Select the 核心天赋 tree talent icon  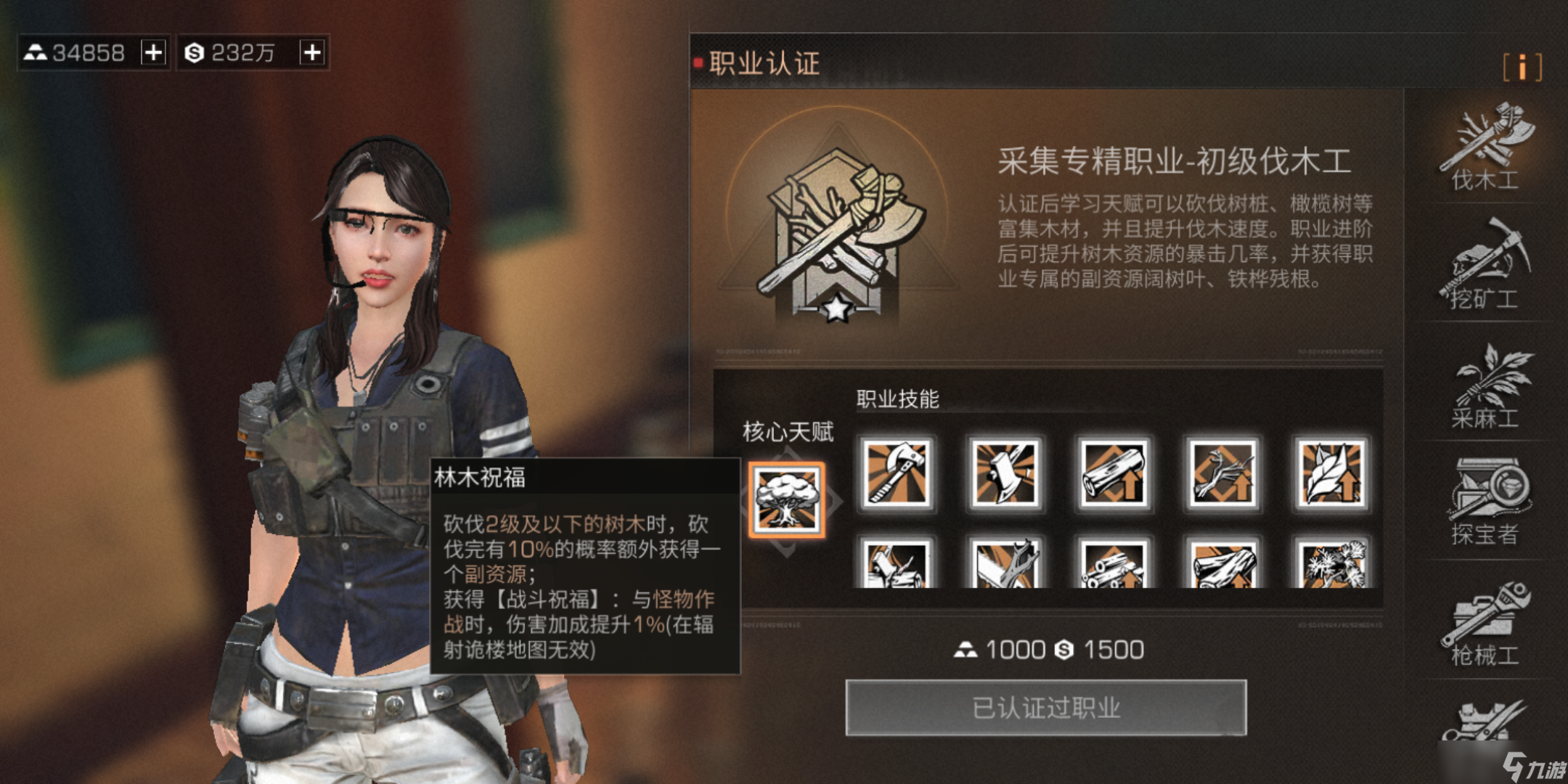pyautogui.click(x=787, y=500)
